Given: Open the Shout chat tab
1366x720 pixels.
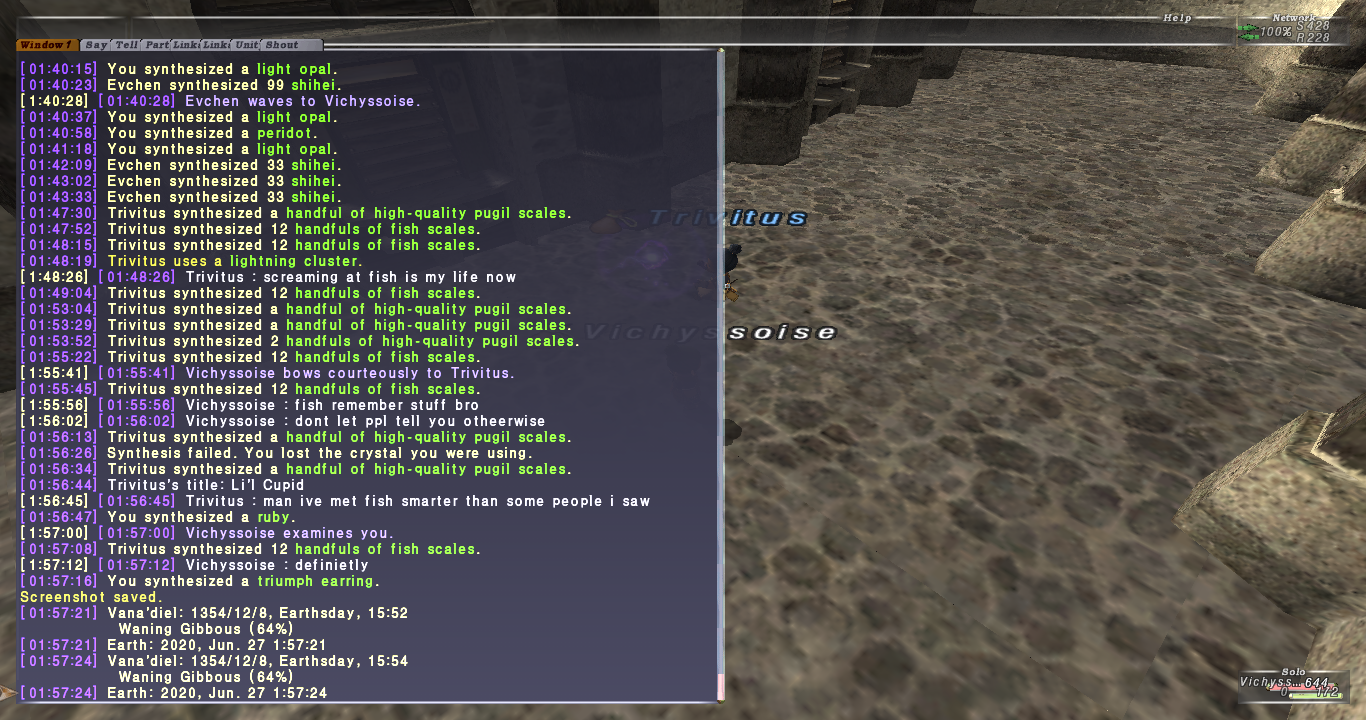Looking at the screenshot, I should point(282,45).
